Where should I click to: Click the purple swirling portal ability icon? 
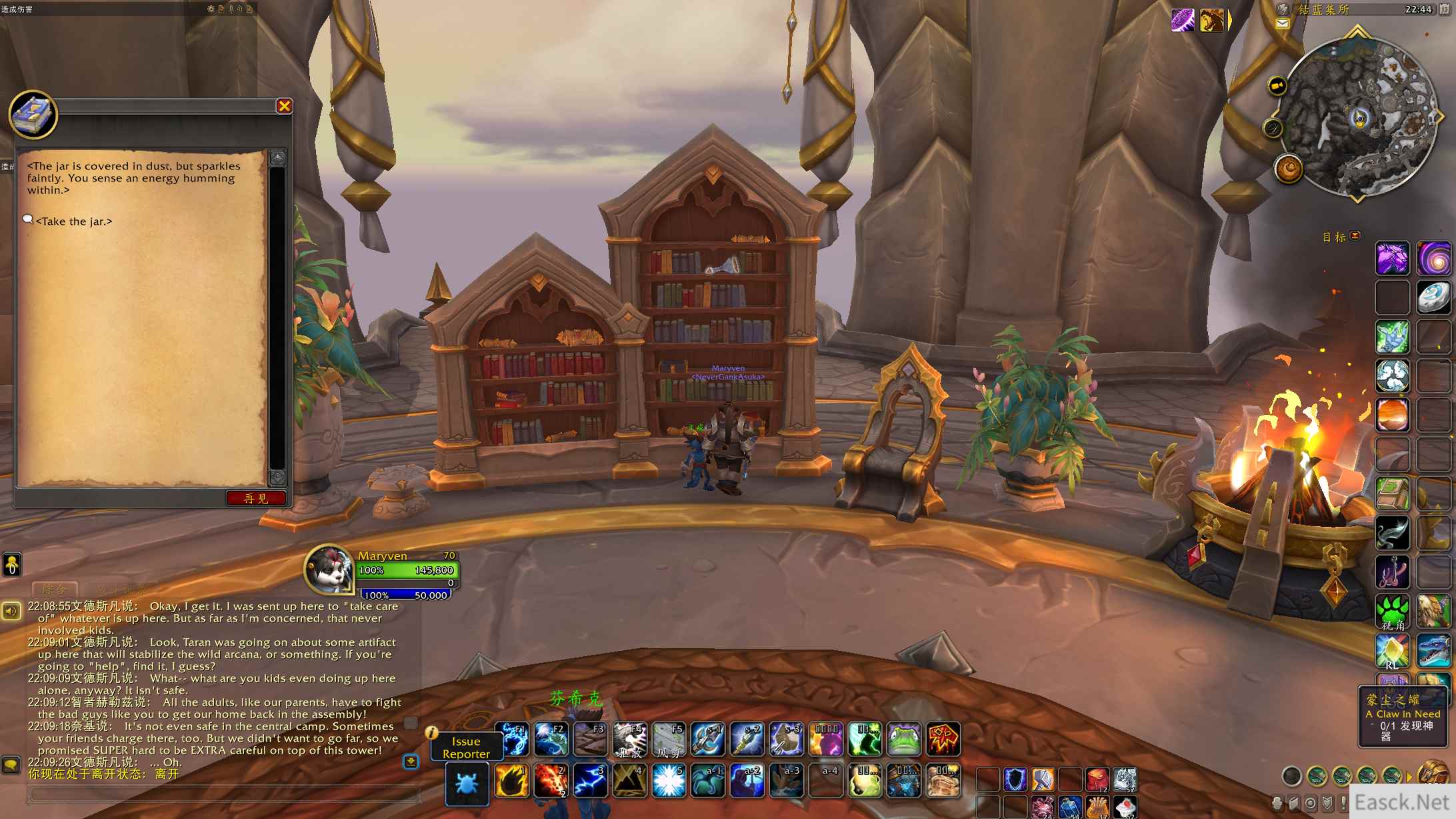[x=1433, y=259]
